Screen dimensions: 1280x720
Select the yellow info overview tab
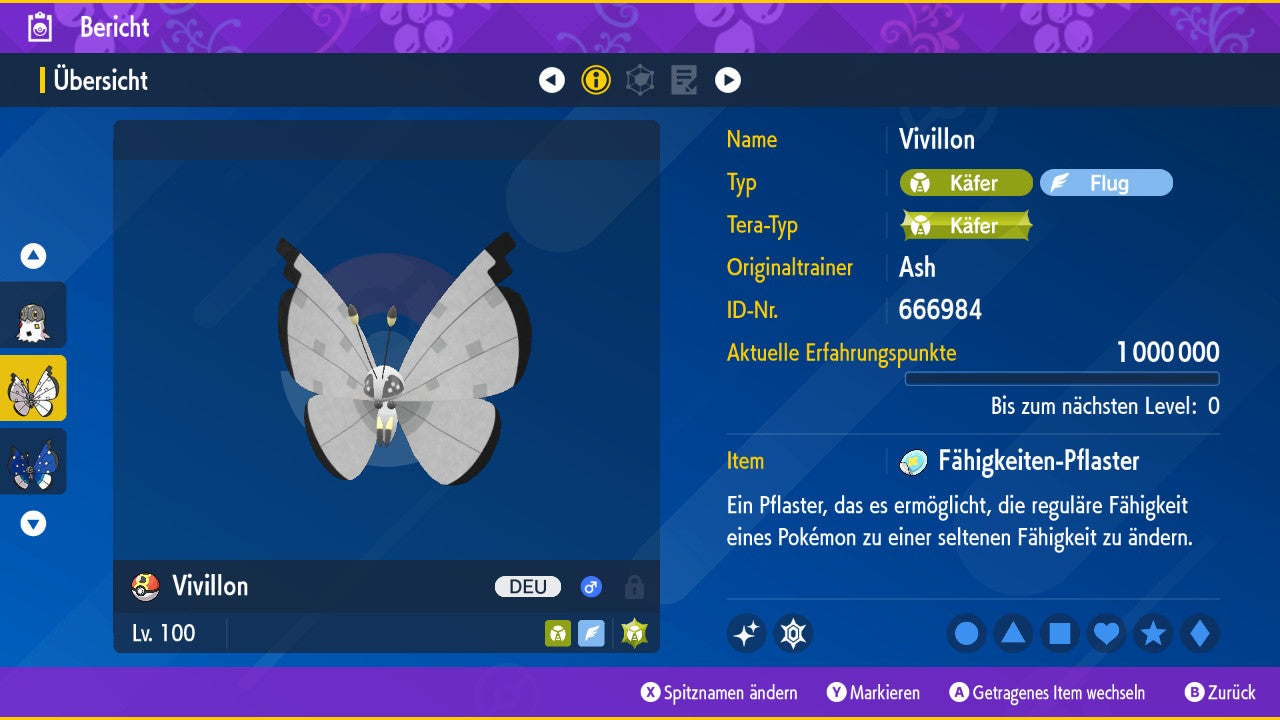[x=596, y=80]
